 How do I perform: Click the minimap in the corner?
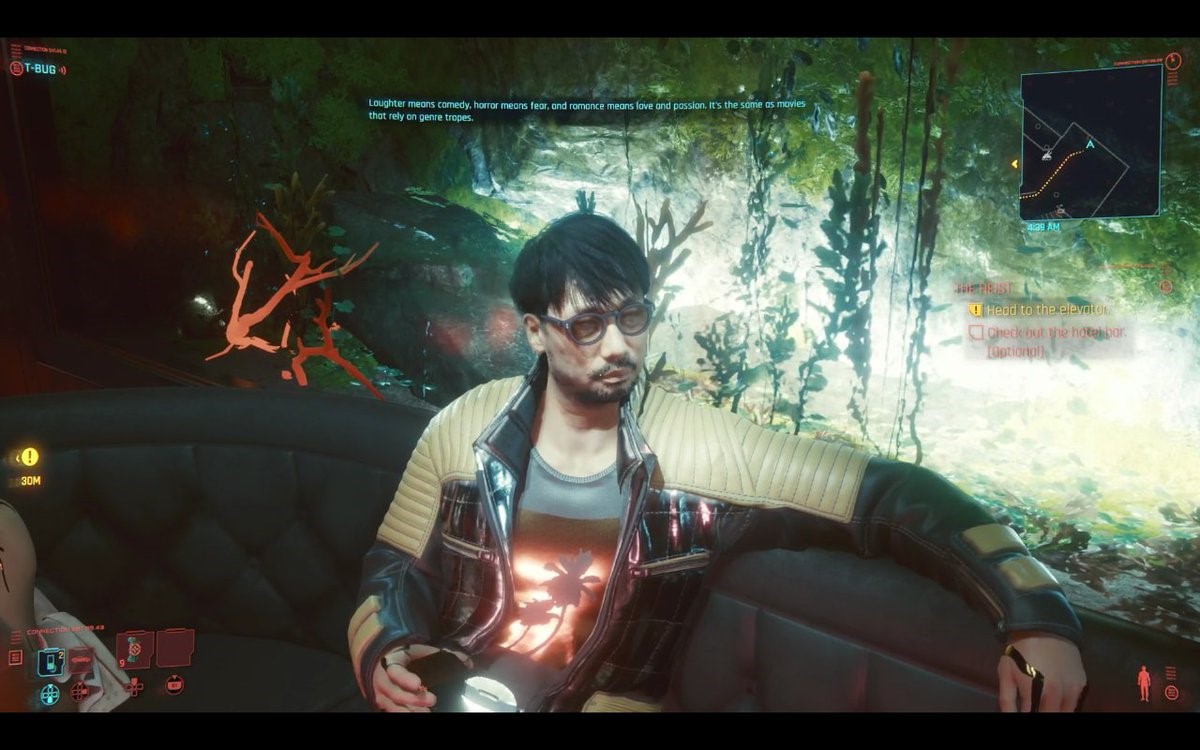pyautogui.click(x=1091, y=142)
